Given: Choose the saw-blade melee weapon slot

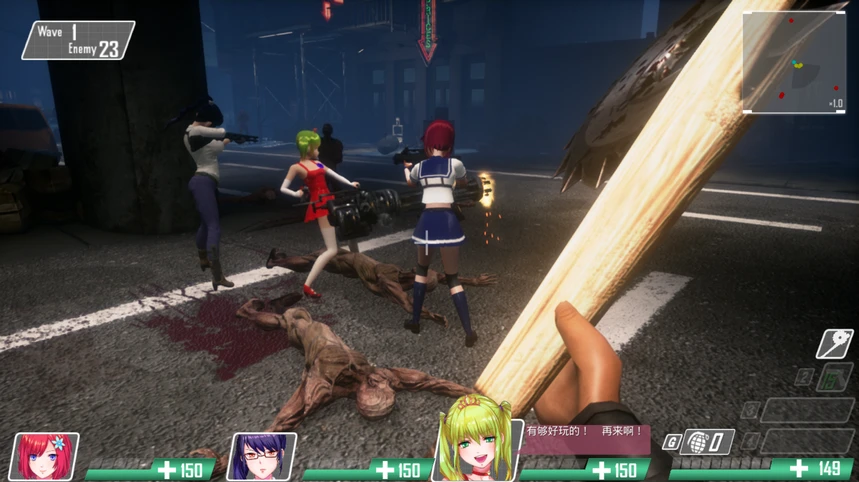Looking at the screenshot, I should [x=833, y=344].
